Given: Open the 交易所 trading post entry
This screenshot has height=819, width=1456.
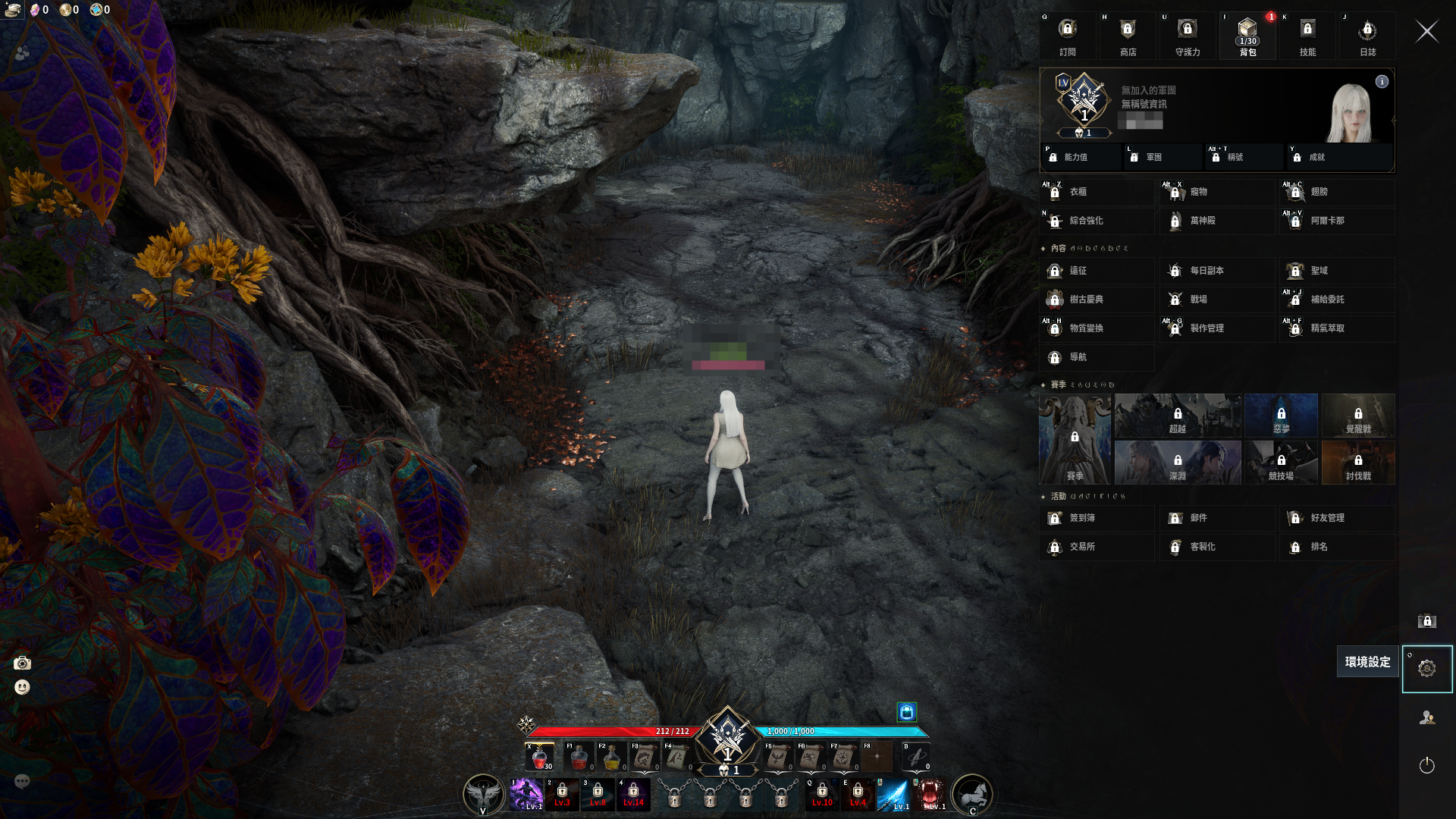Looking at the screenshot, I should (1097, 547).
